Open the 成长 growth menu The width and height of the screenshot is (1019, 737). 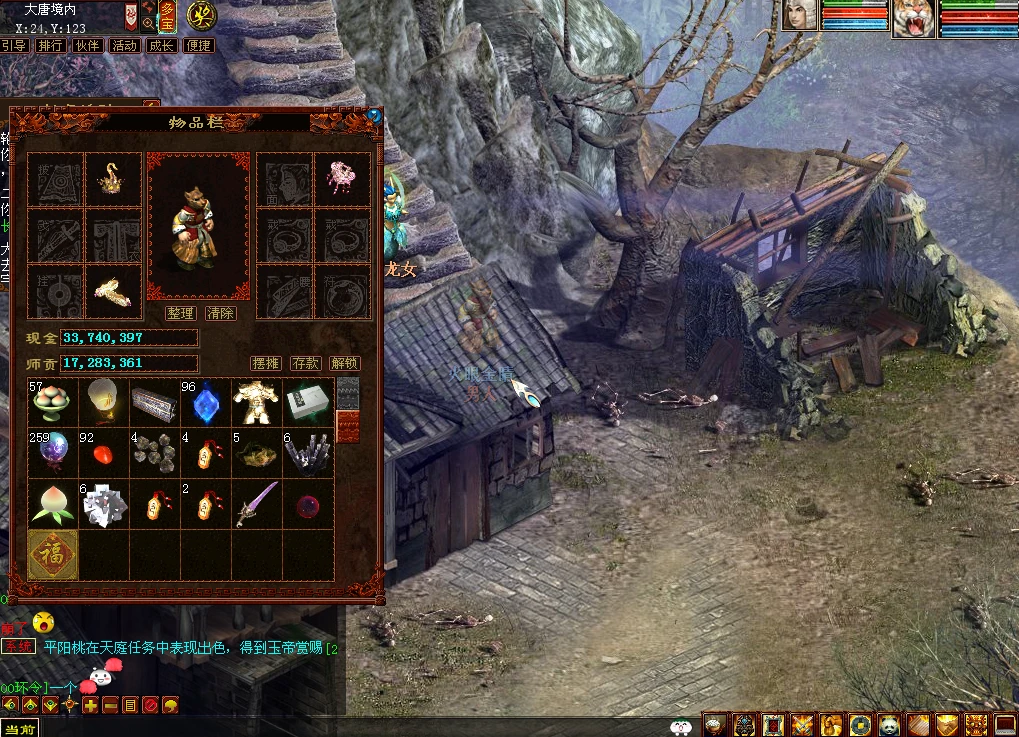point(161,45)
